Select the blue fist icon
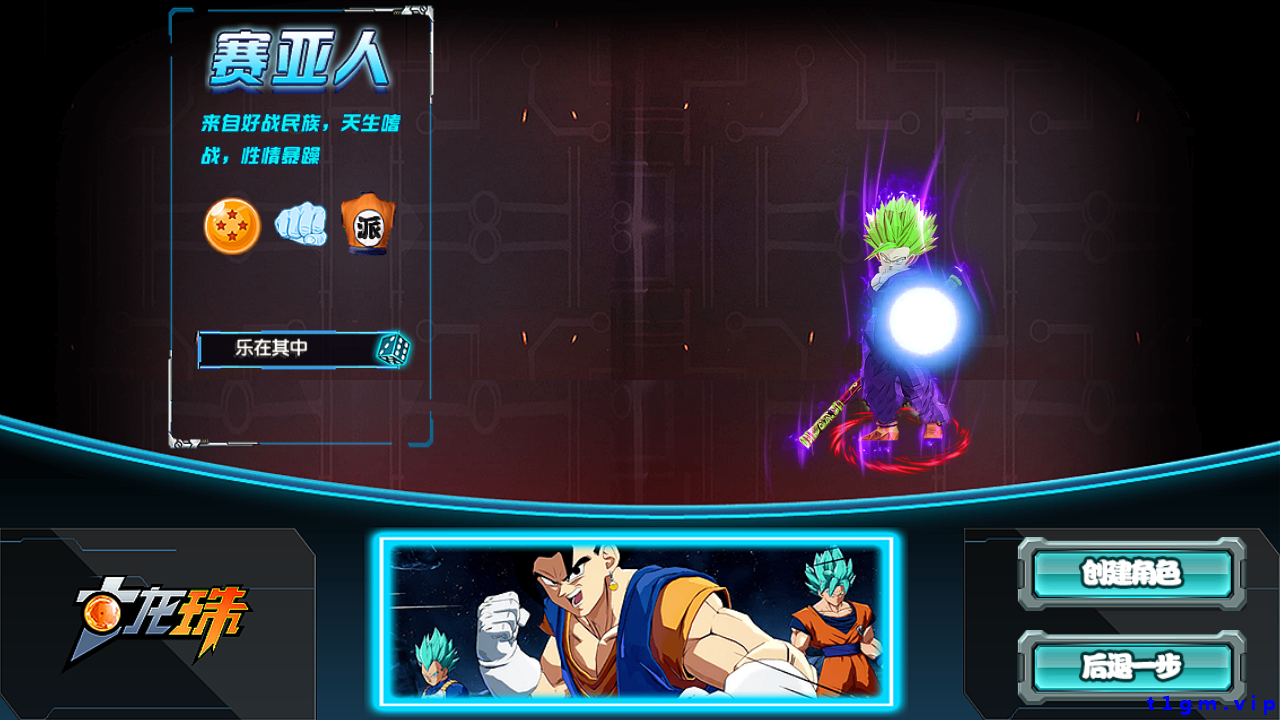Image resolution: width=1280 pixels, height=720 pixels. click(301, 224)
